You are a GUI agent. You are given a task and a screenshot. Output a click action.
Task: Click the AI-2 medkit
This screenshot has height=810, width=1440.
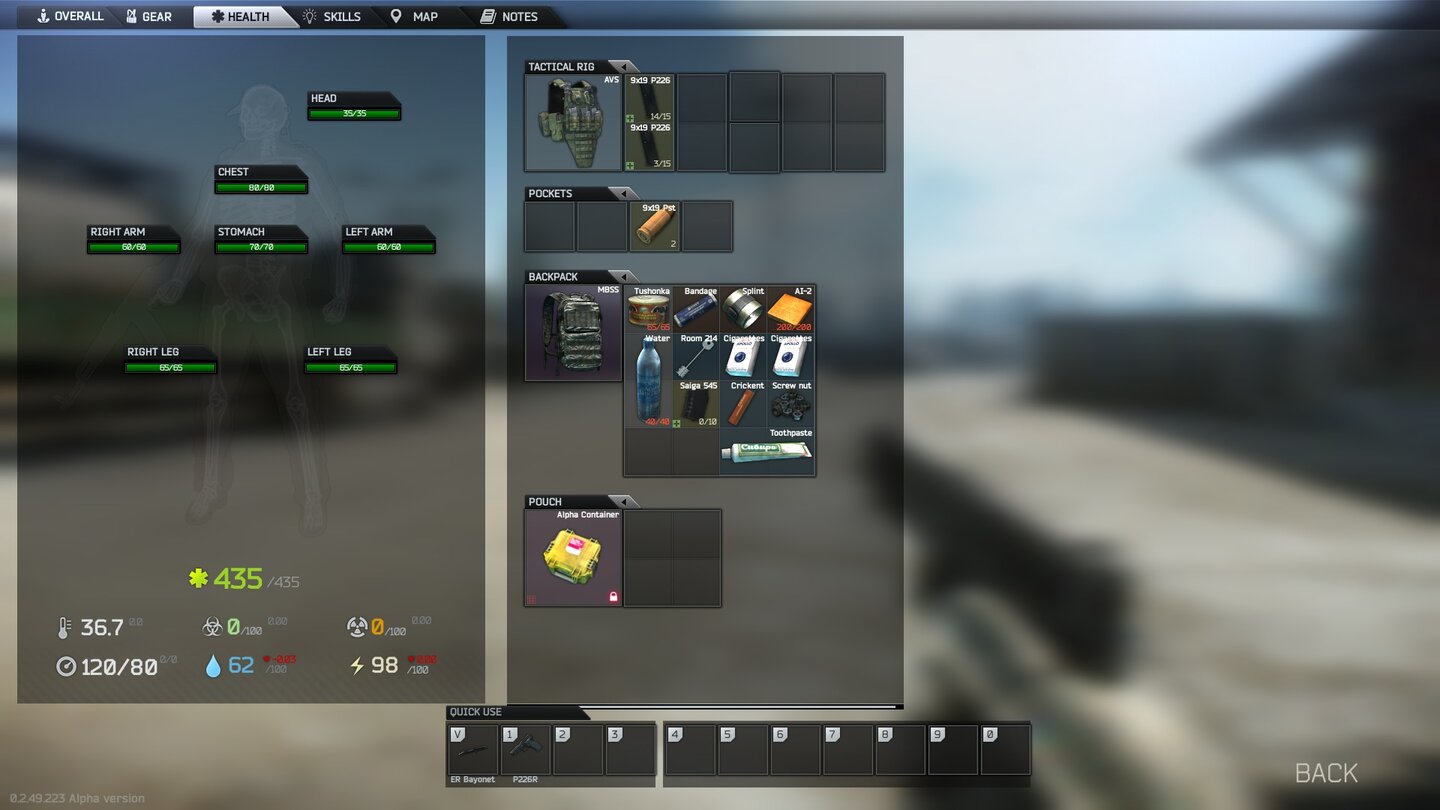(792, 308)
